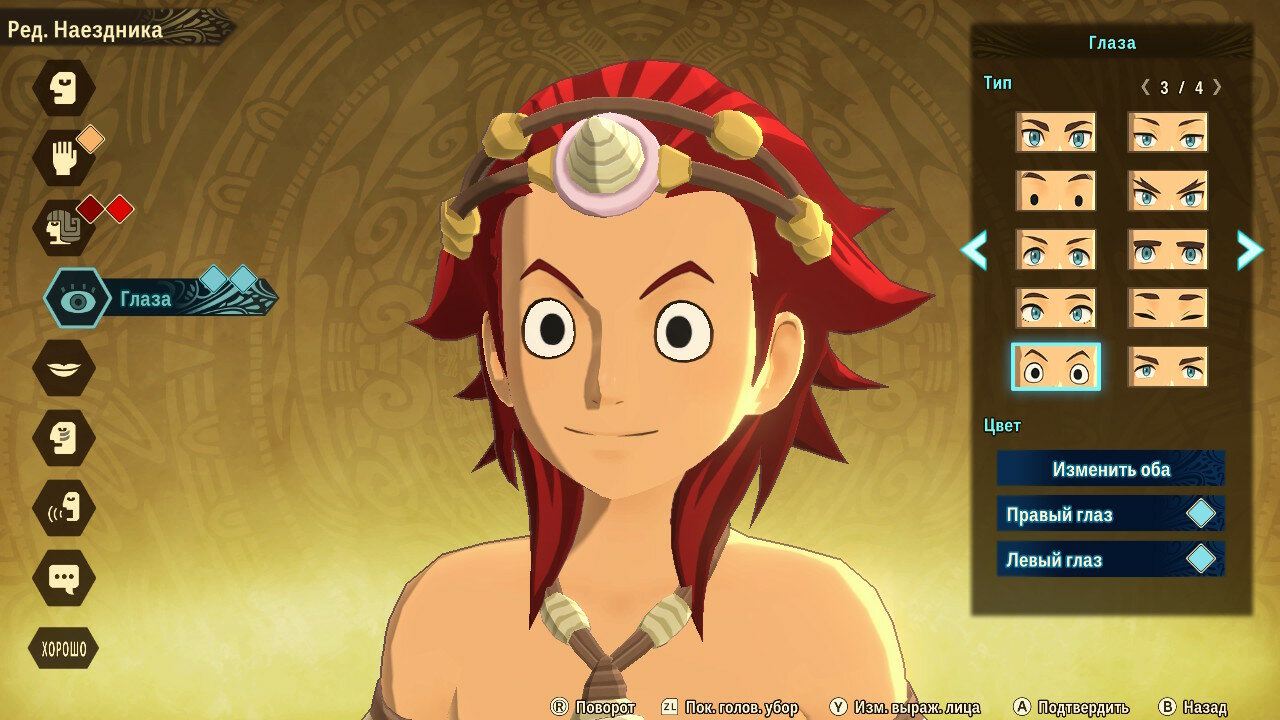Confirm with the ХОРОШО button
The width and height of the screenshot is (1280, 720).
pos(64,650)
